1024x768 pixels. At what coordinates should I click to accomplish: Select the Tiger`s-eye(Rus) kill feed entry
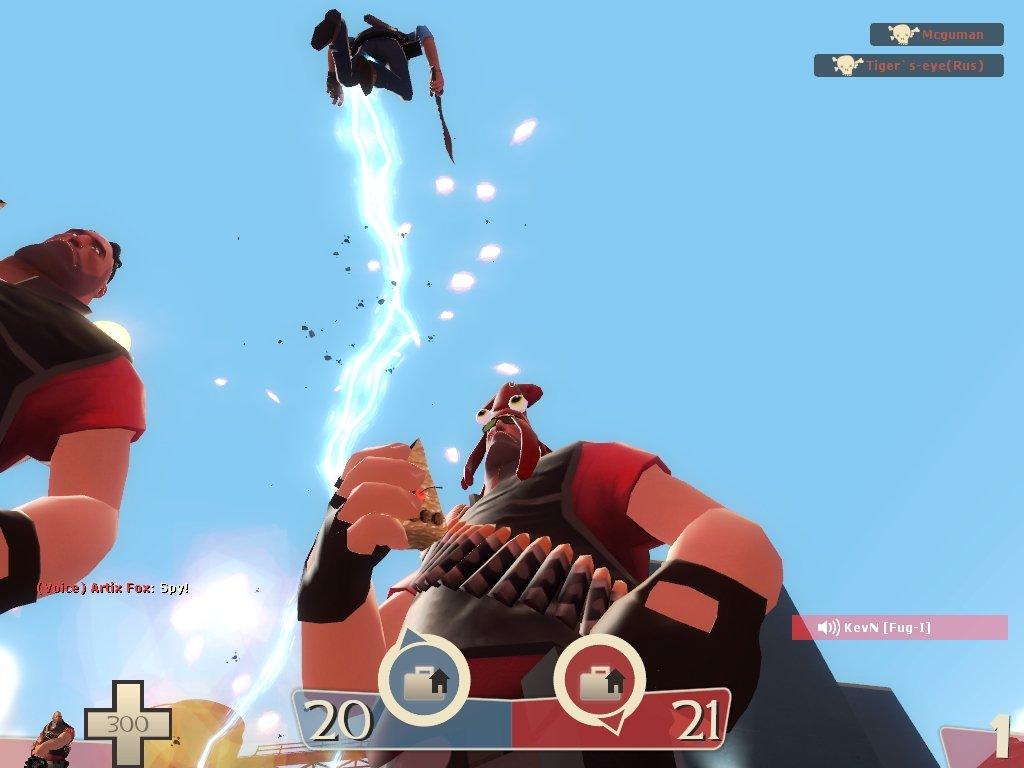(x=908, y=66)
